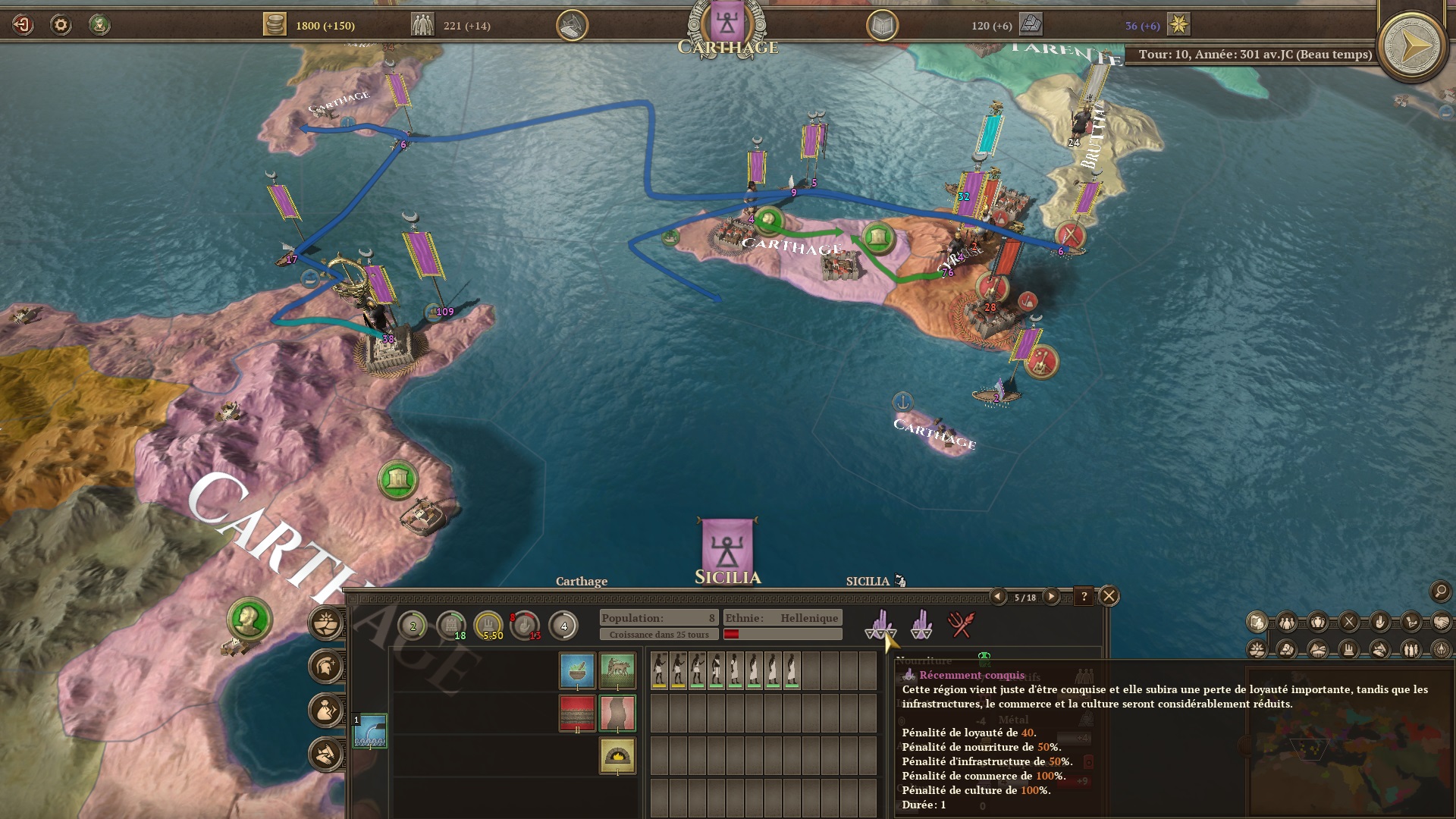Toggle the crossed swords map filter

tap(1349, 623)
